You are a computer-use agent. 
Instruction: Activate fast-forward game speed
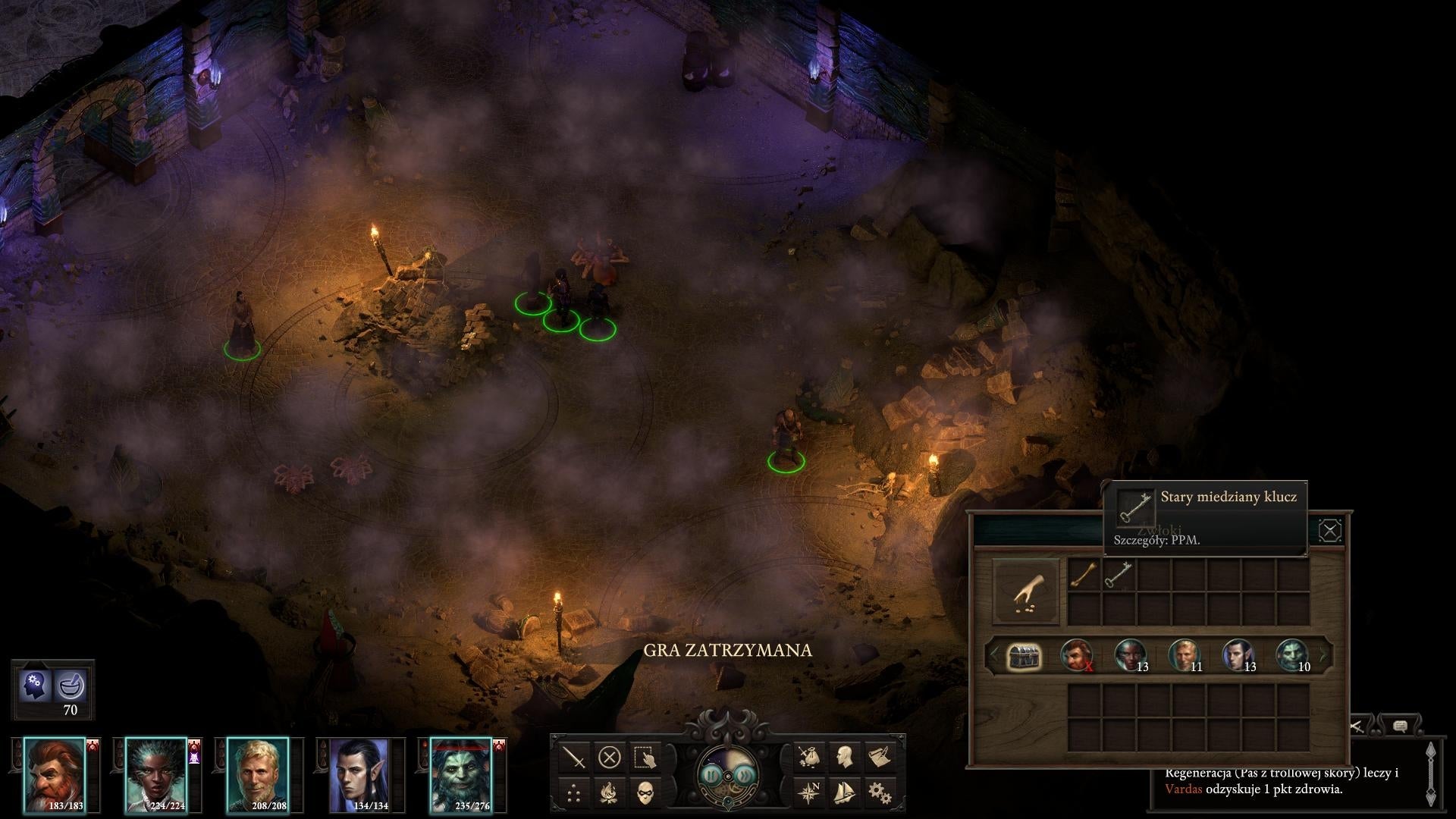click(746, 775)
